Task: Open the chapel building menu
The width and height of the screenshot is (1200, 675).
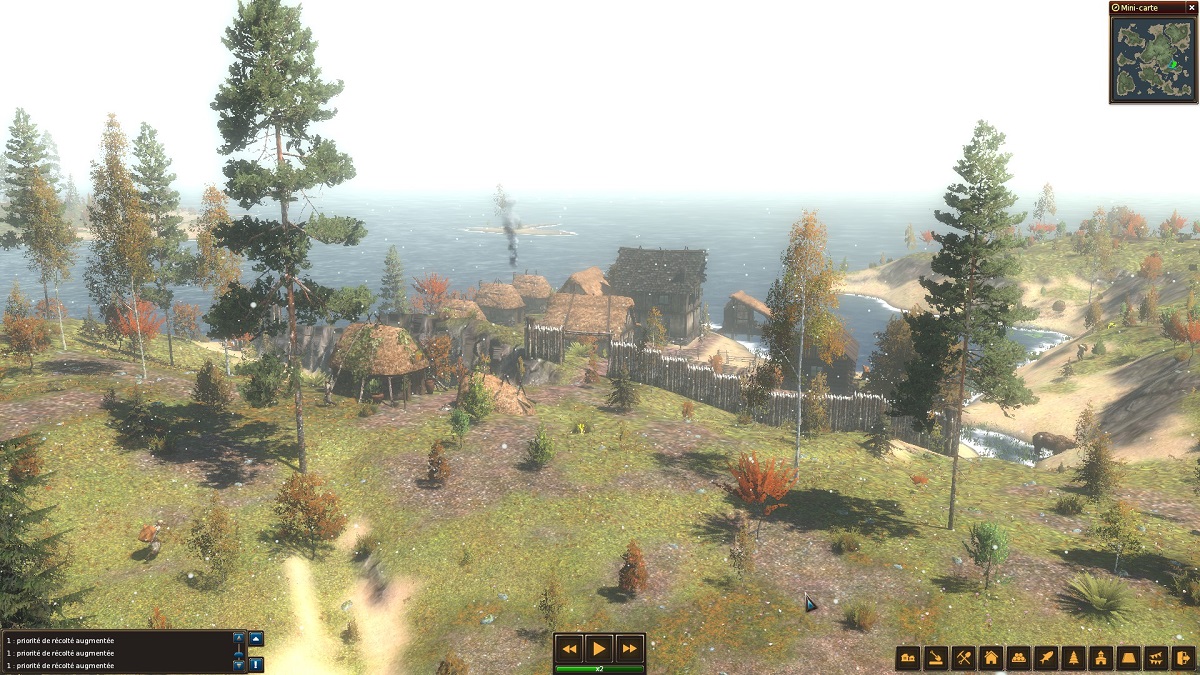Action: (x=1101, y=658)
